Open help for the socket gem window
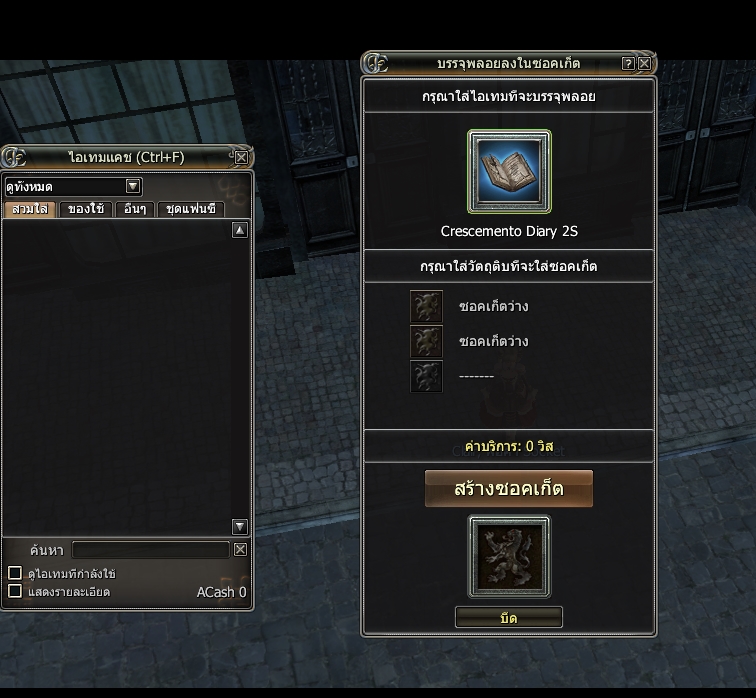The width and height of the screenshot is (756, 698). [x=628, y=63]
